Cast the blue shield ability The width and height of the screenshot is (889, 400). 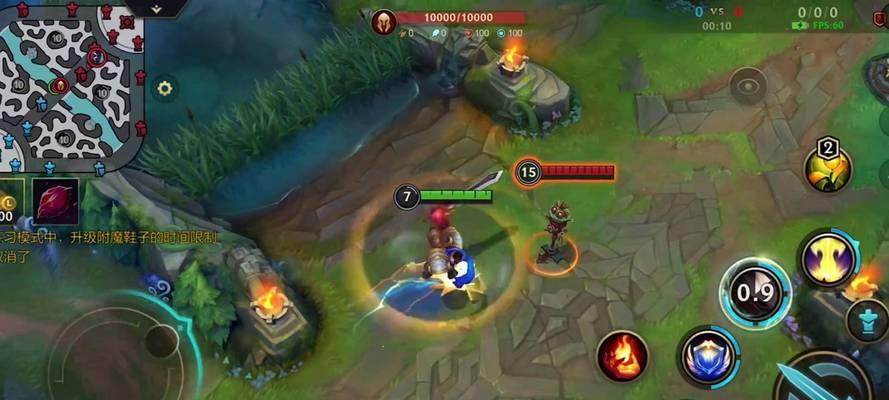(707, 357)
